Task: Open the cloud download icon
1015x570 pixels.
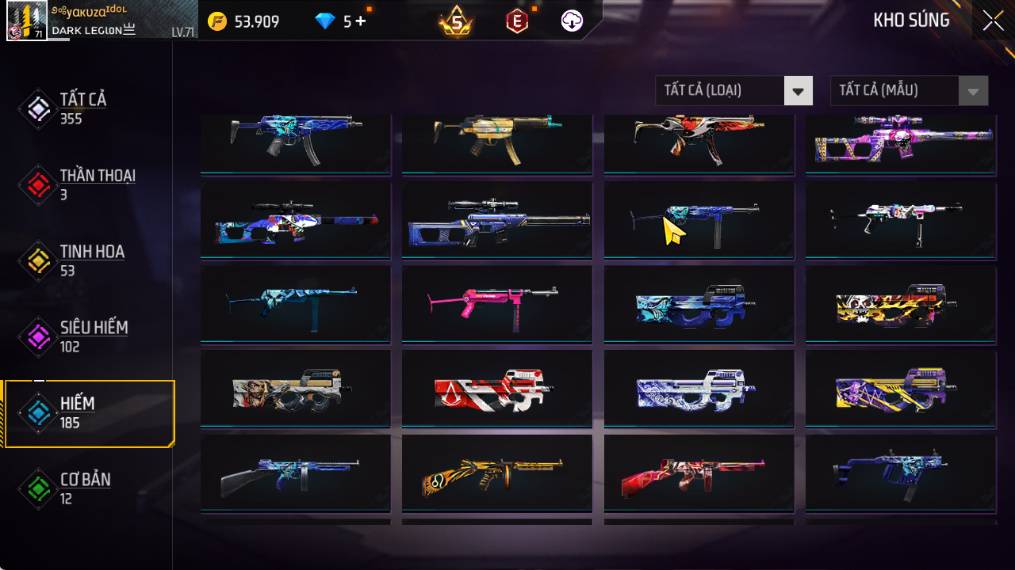Action: tap(572, 21)
